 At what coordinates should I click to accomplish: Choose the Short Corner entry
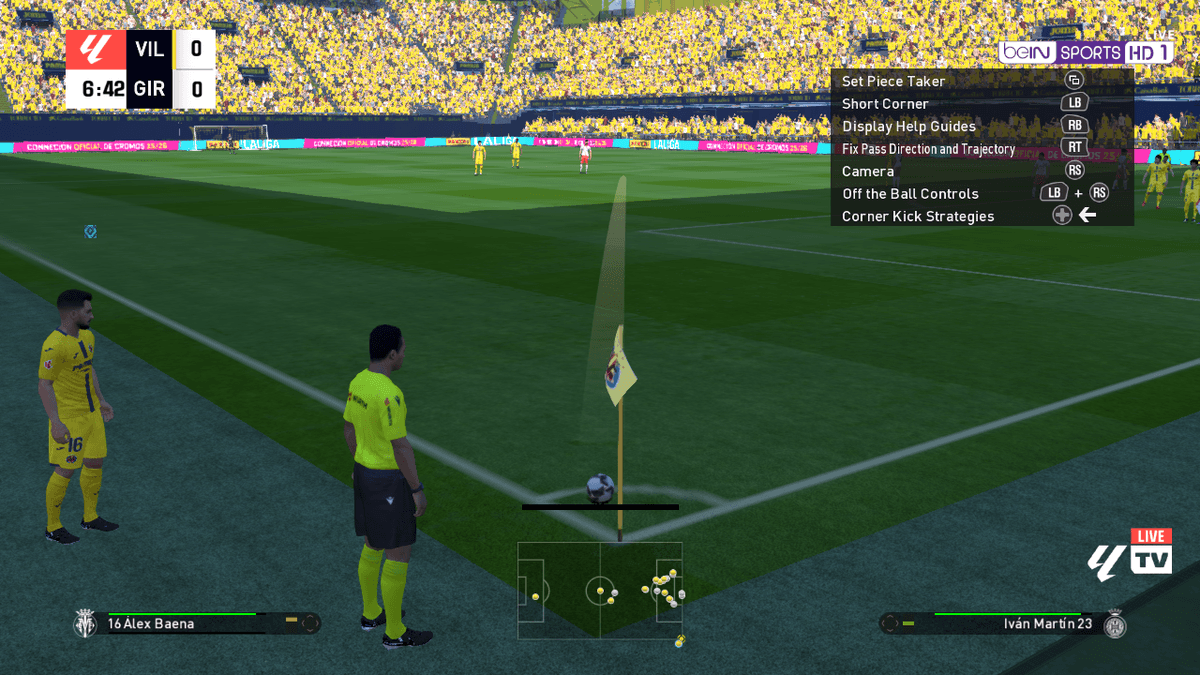(885, 104)
